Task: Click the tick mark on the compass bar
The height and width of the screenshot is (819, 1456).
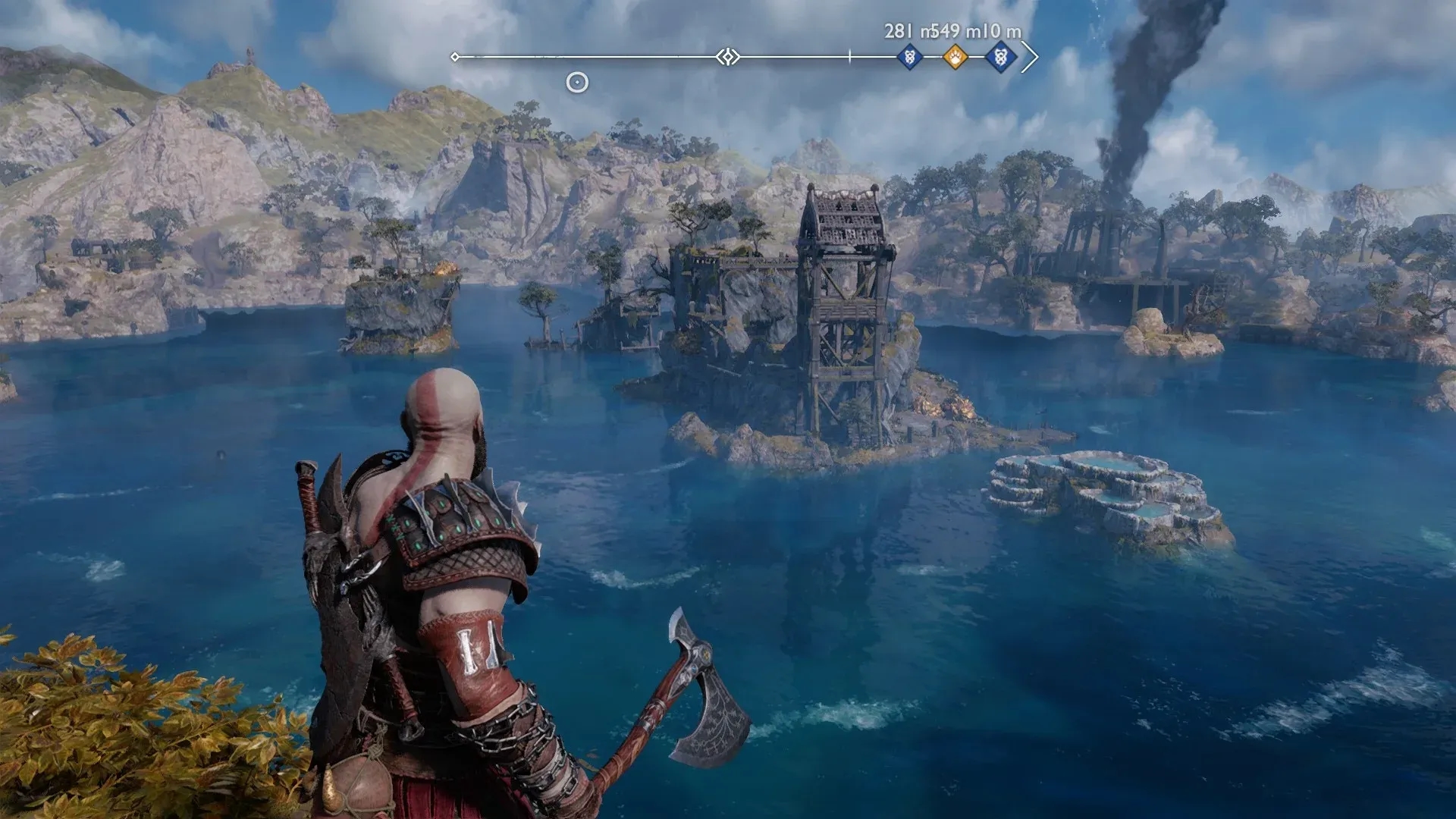Action: coord(851,55)
